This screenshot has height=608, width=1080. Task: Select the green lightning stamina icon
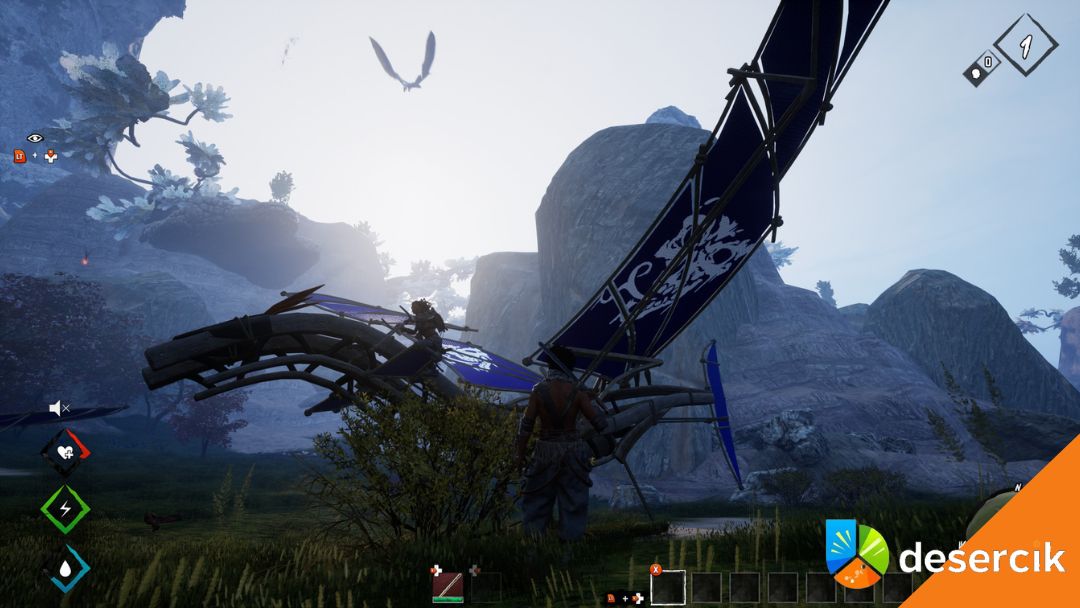(x=65, y=509)
